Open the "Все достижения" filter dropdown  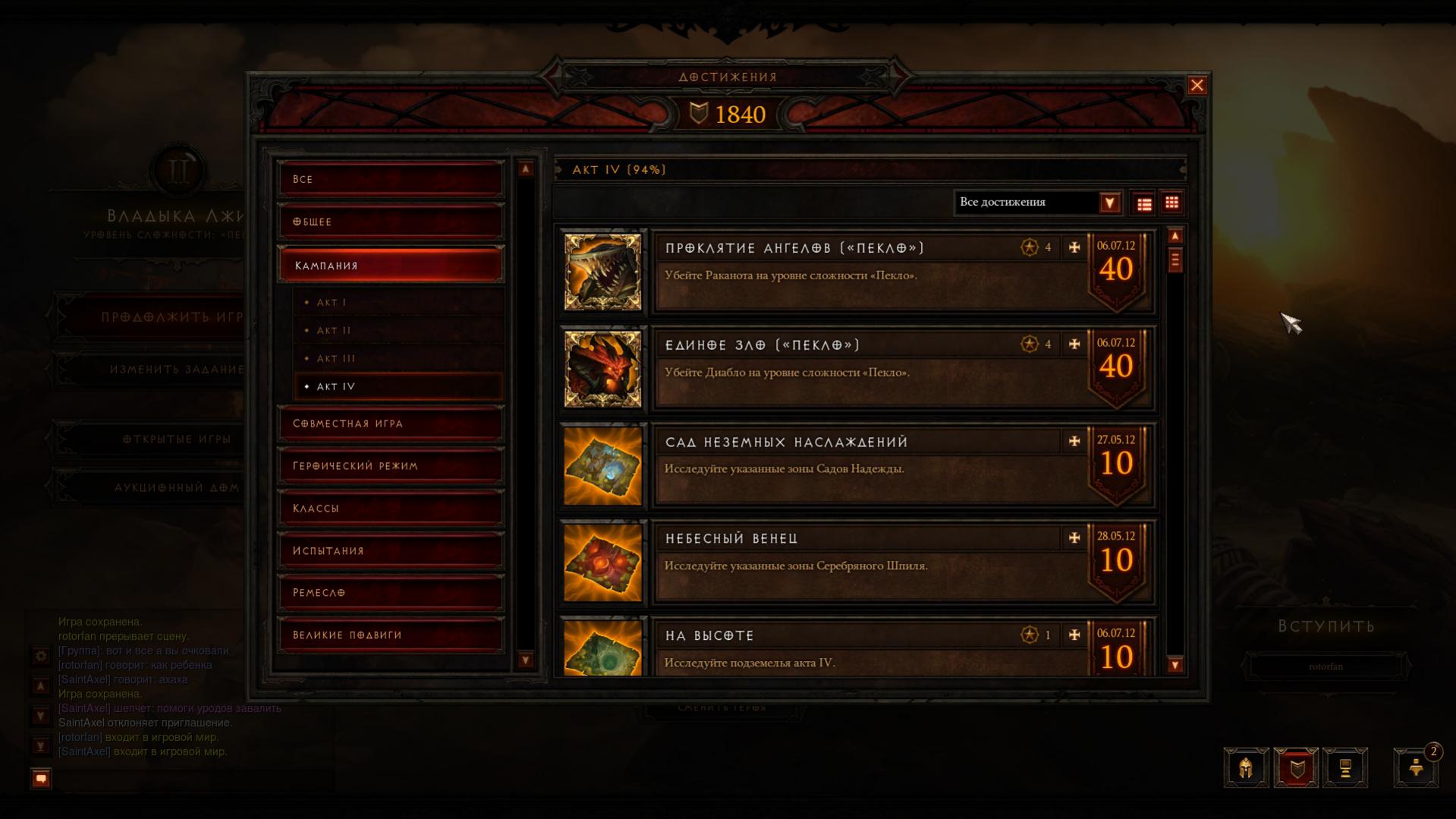click(x=1109, y=203)
